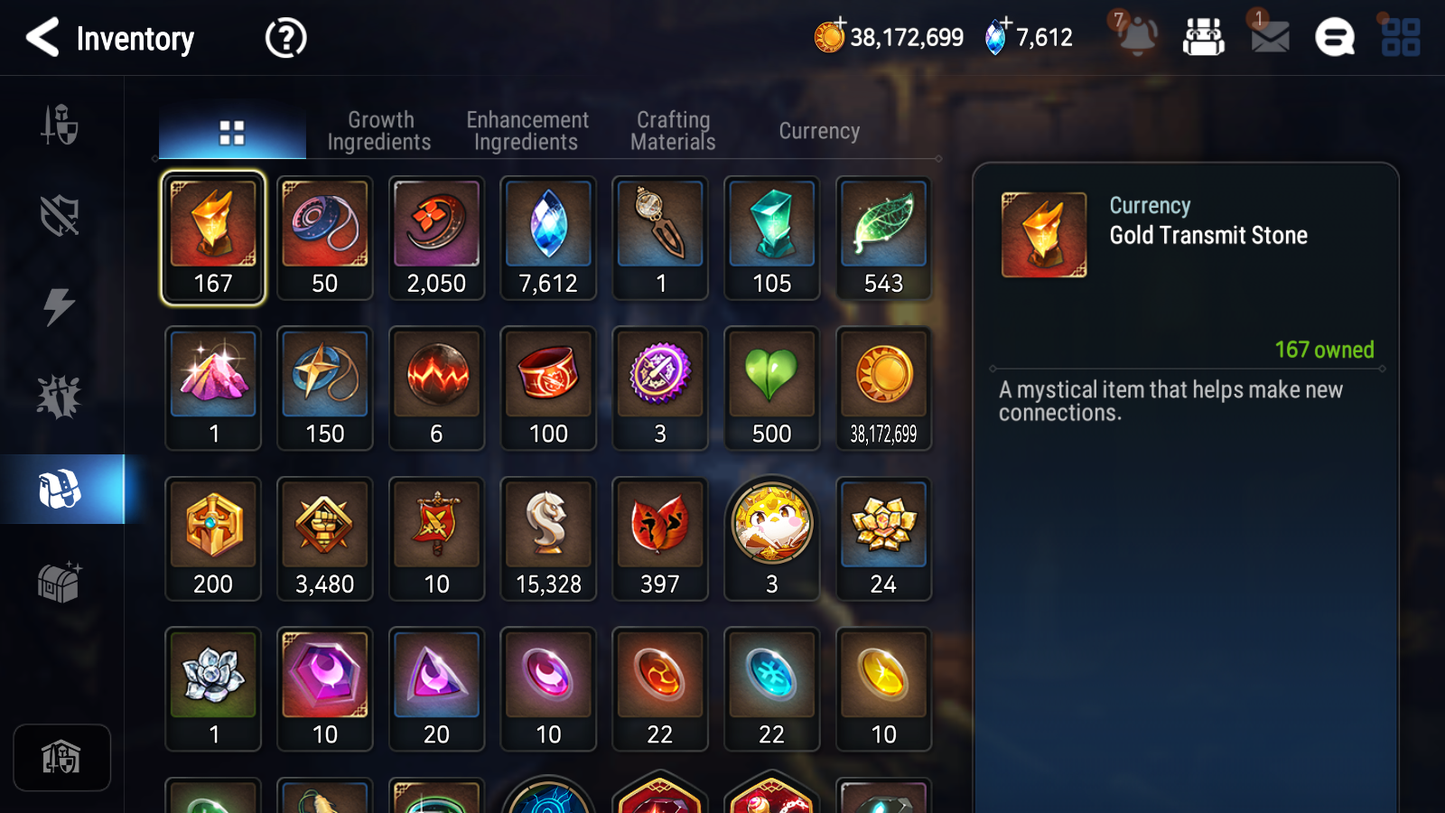Open the sparkling treasure chest sidebar icon

point(60,580)
